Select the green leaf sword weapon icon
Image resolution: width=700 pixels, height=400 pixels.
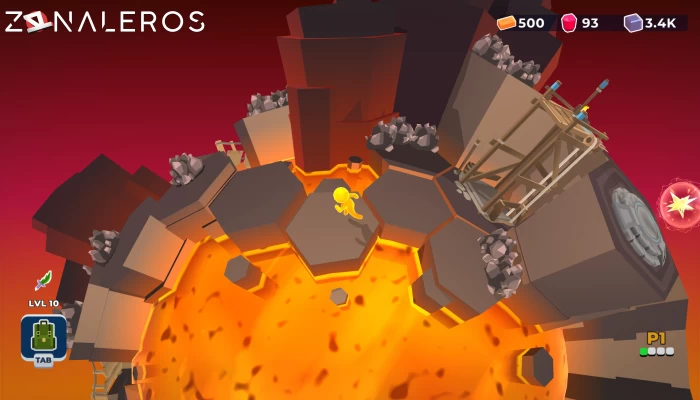pyautogui.click(x=43, y=281)
